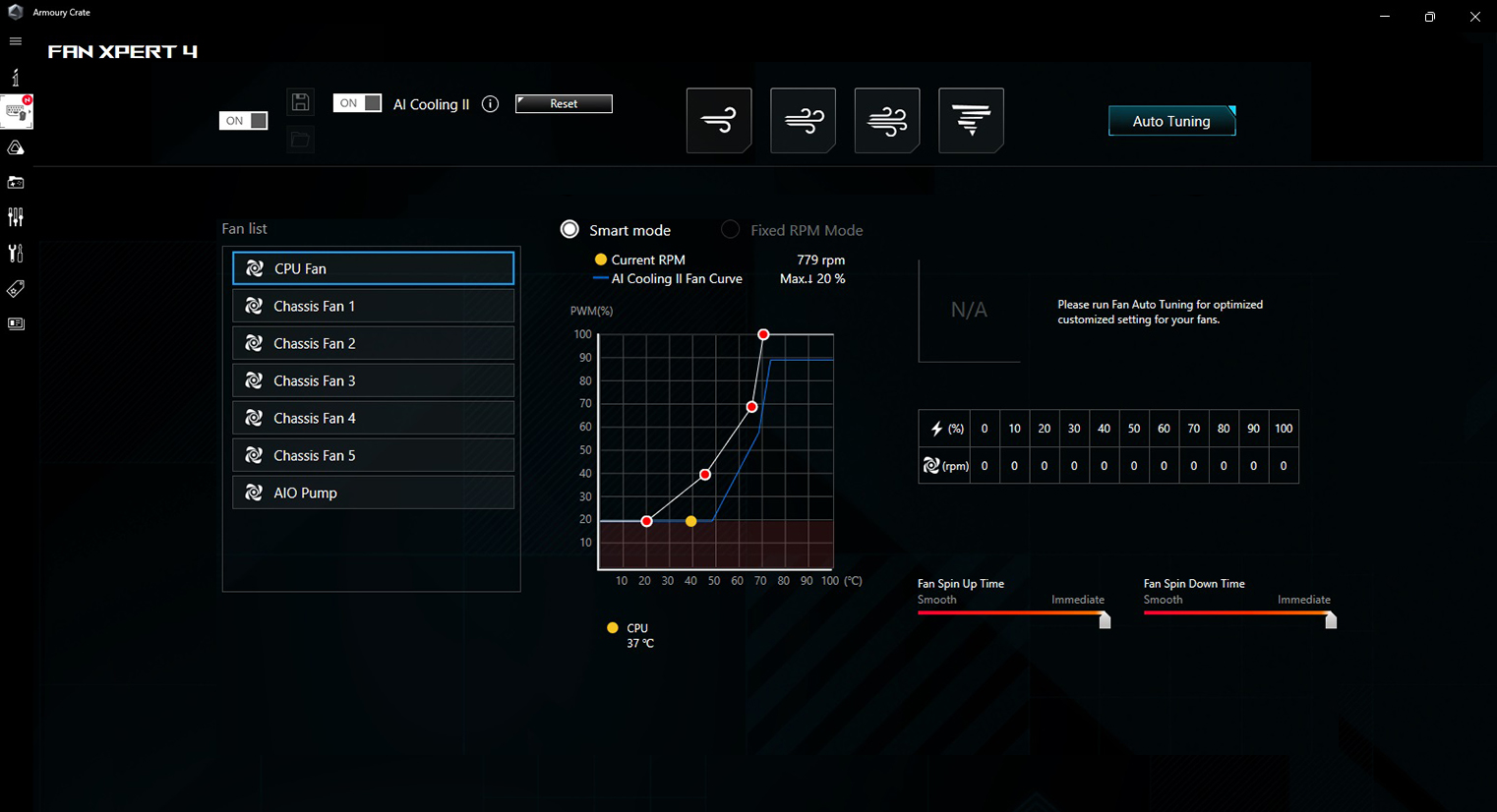Pick Chassis Fan 3 in the list
Image resolution: width=1497 pixels, height=812 pixels.
coord(373,380)
